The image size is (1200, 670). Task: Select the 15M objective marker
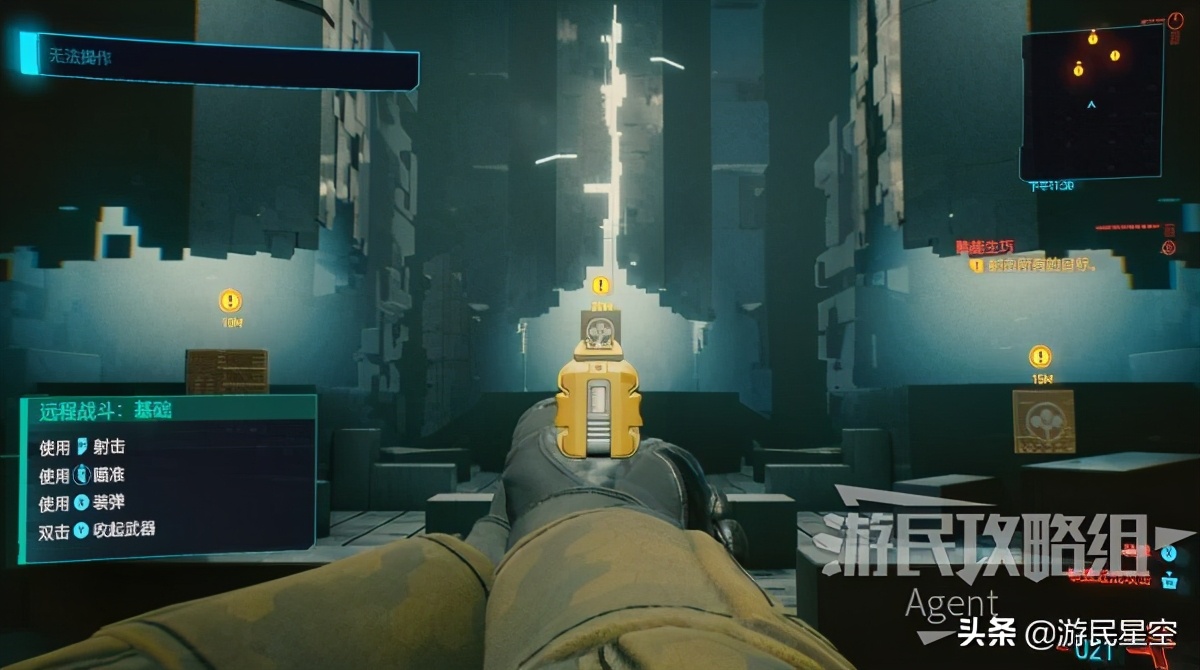pyautogui.click(x=1040, y=355)
